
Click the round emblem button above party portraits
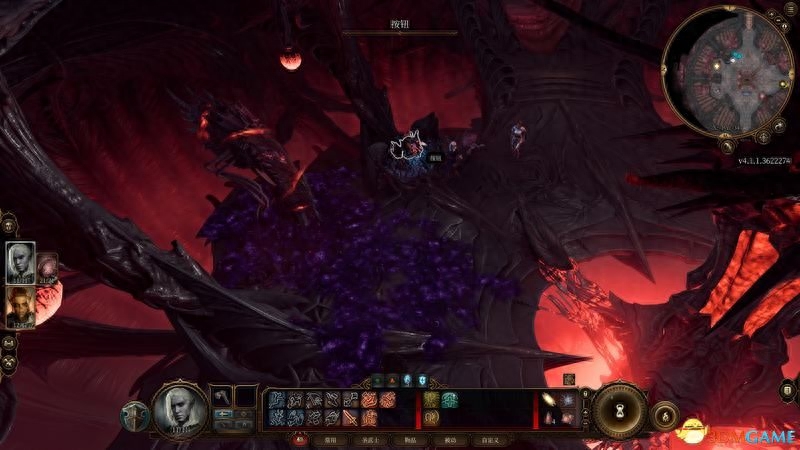(x=7, y=223)
